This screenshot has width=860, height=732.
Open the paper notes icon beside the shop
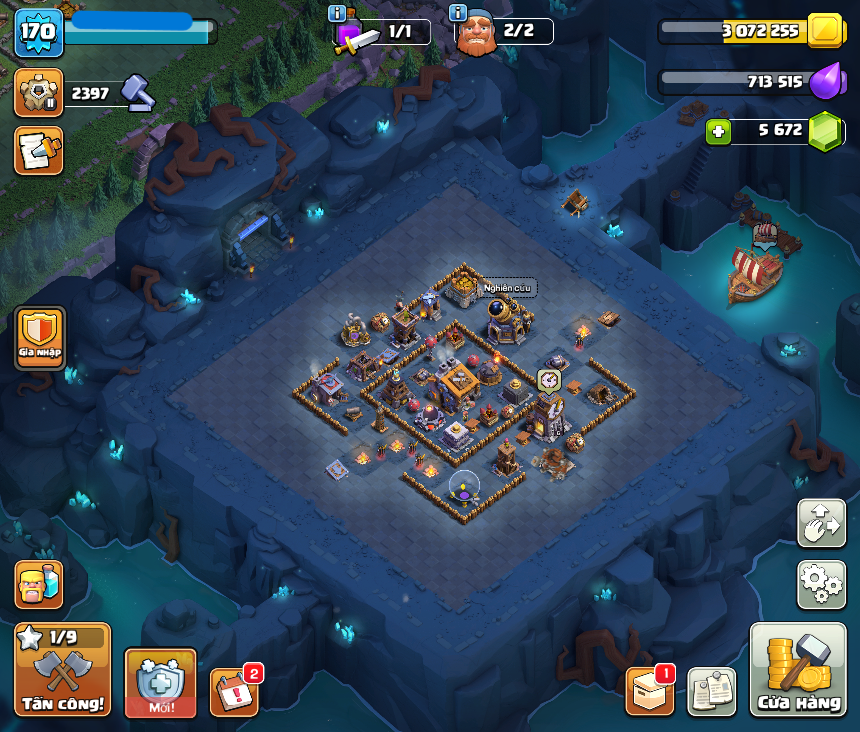[x=711, y=691]
